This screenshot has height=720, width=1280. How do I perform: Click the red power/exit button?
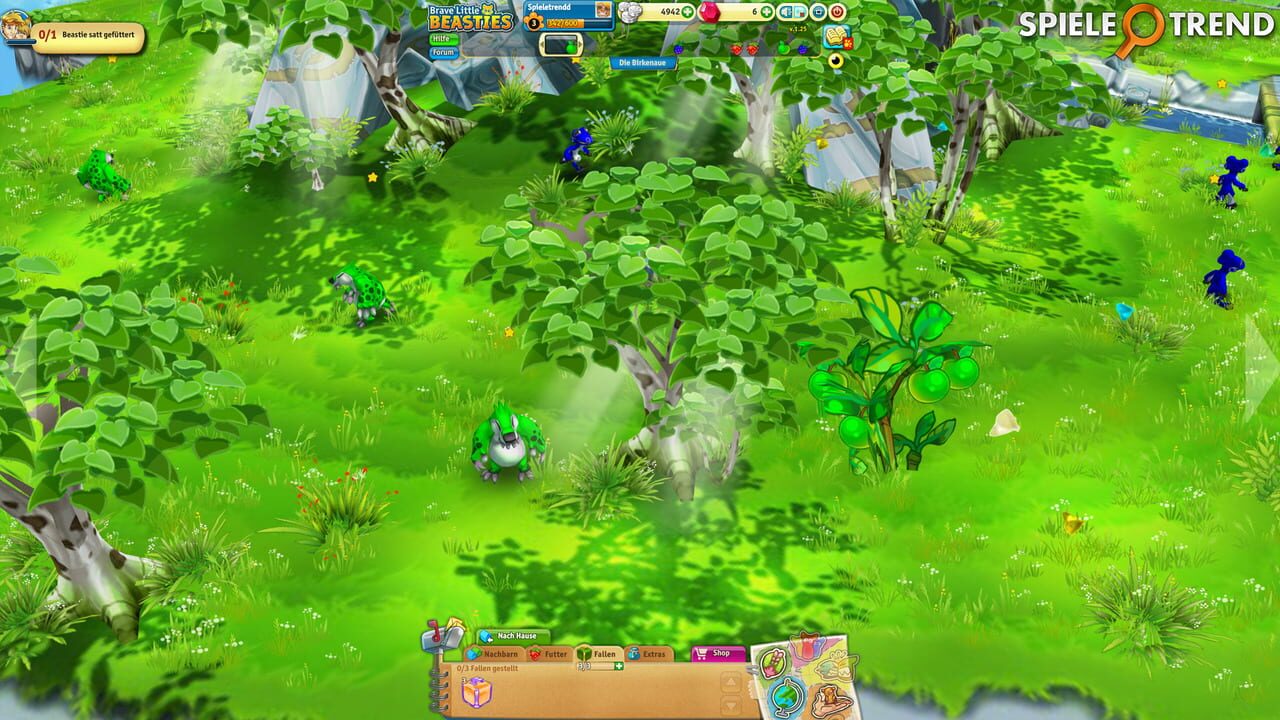point(838,11)
